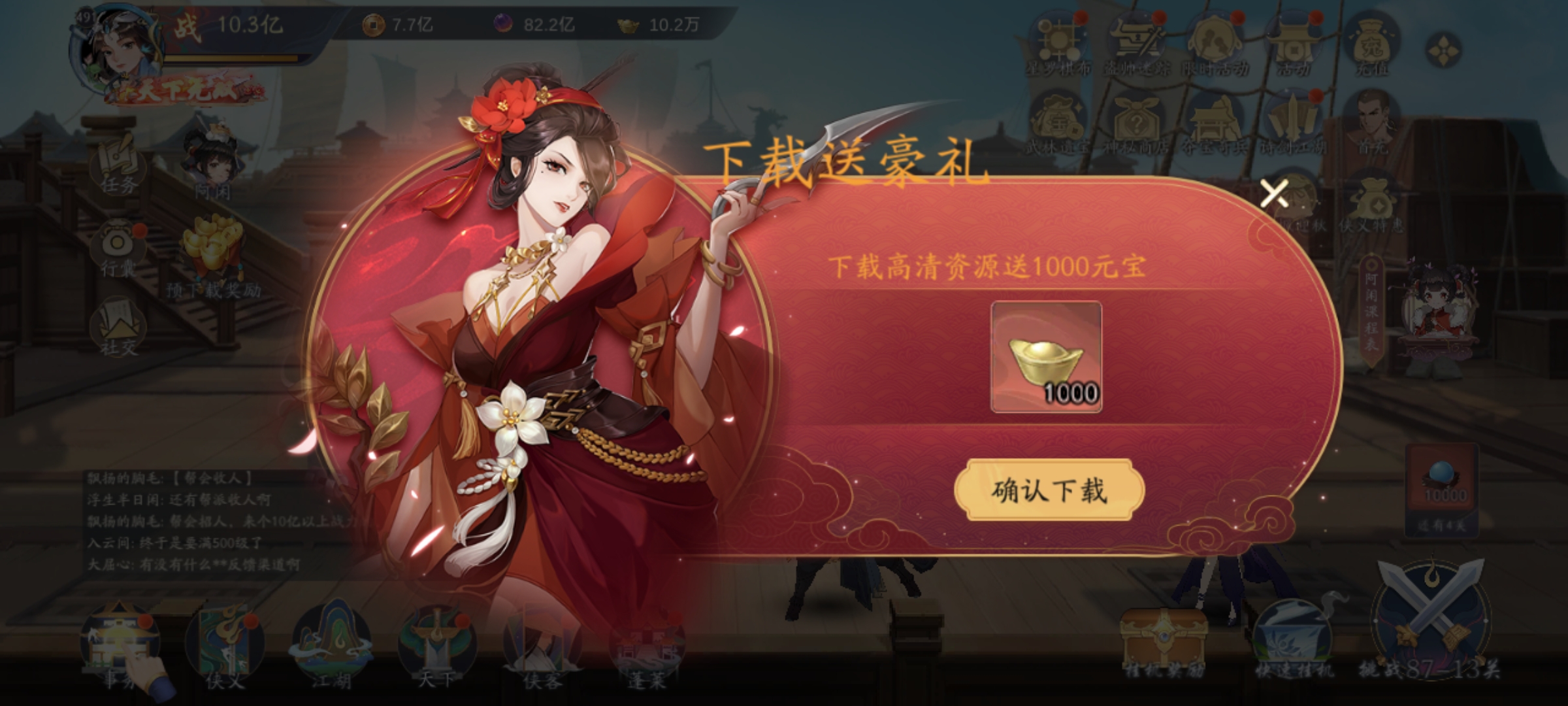This screenshot has height=706, width=1568.
Task: Open the 任务 quest panel
Action: click(x=118, y=163)
